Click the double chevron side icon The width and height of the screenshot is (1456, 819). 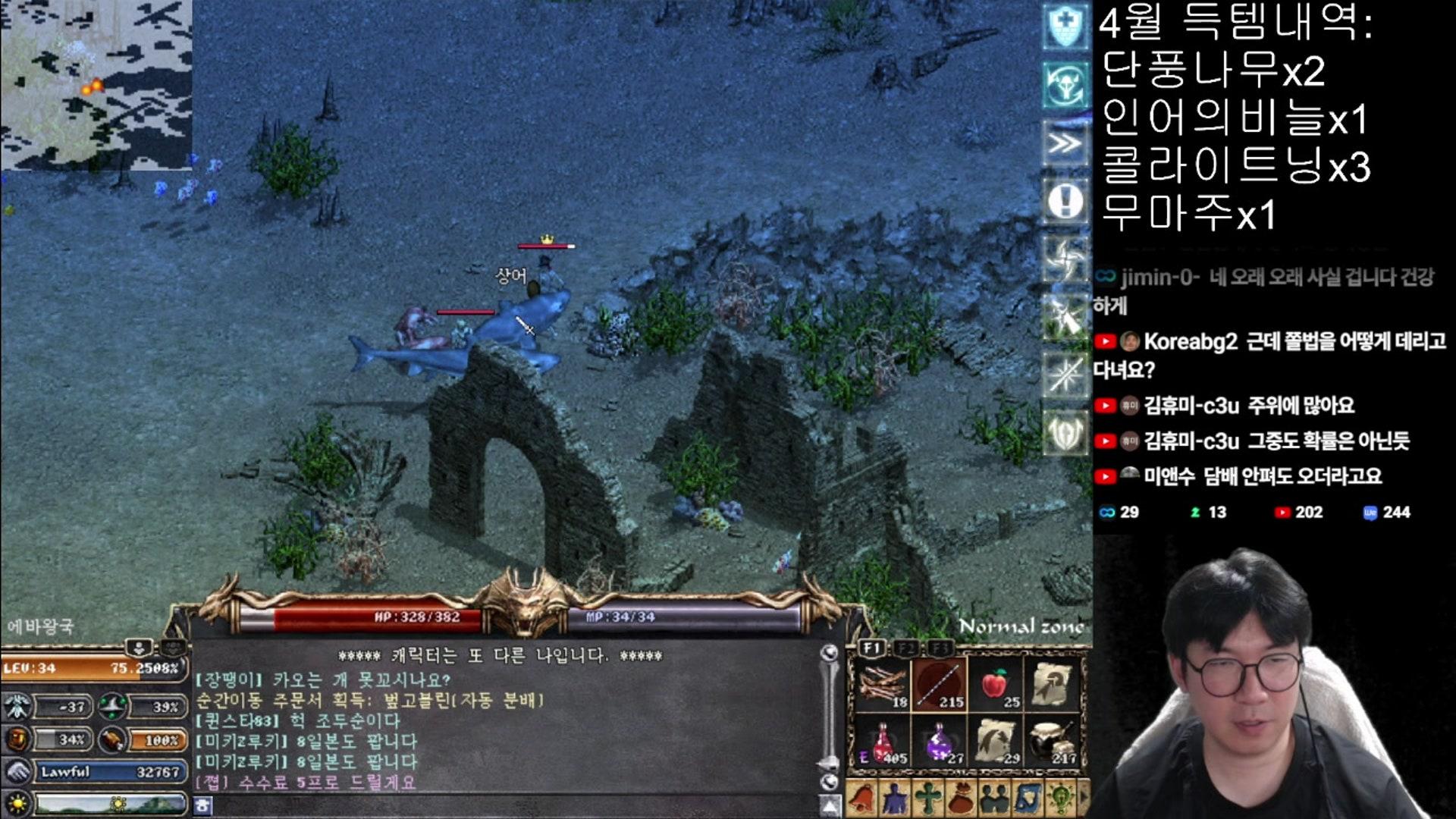pyautogui.click(x=1065, y=143)
